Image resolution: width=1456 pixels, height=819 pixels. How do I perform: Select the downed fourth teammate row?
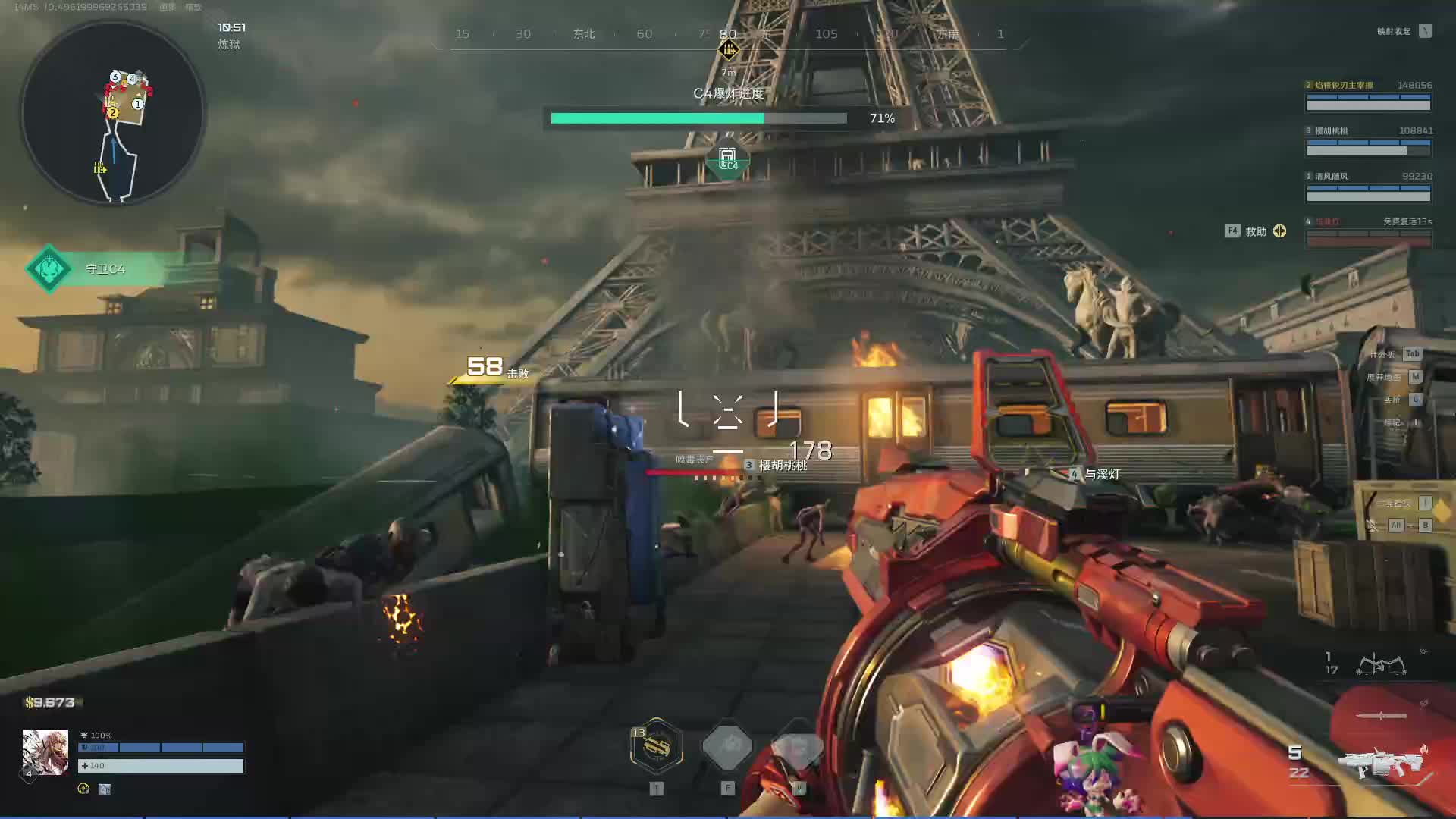[x=1368, y=232]
